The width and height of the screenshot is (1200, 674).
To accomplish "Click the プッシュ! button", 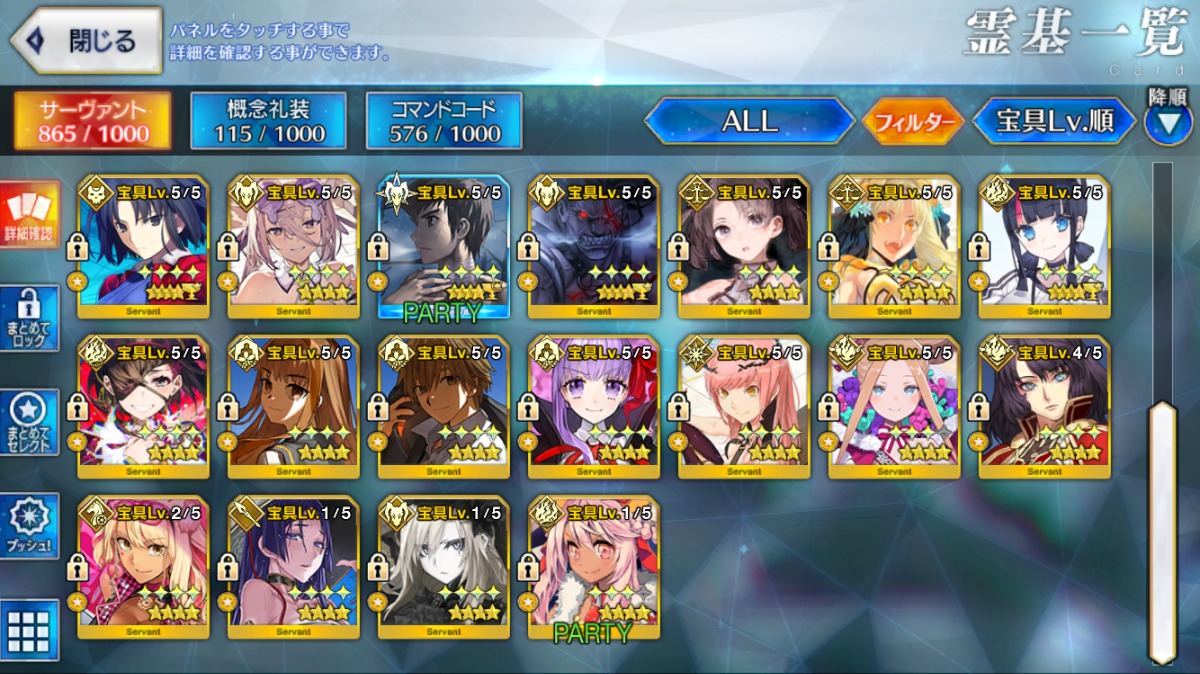I will (30, 525).
